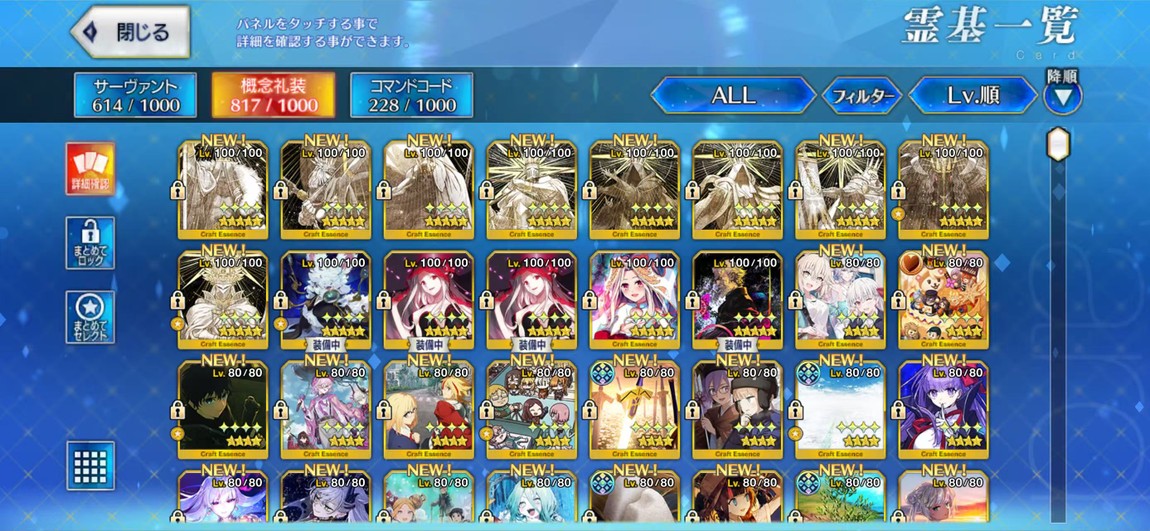Change sorting with the Lv.順 button
This screenshot has height=531, width=1150.
coord(974,96)
